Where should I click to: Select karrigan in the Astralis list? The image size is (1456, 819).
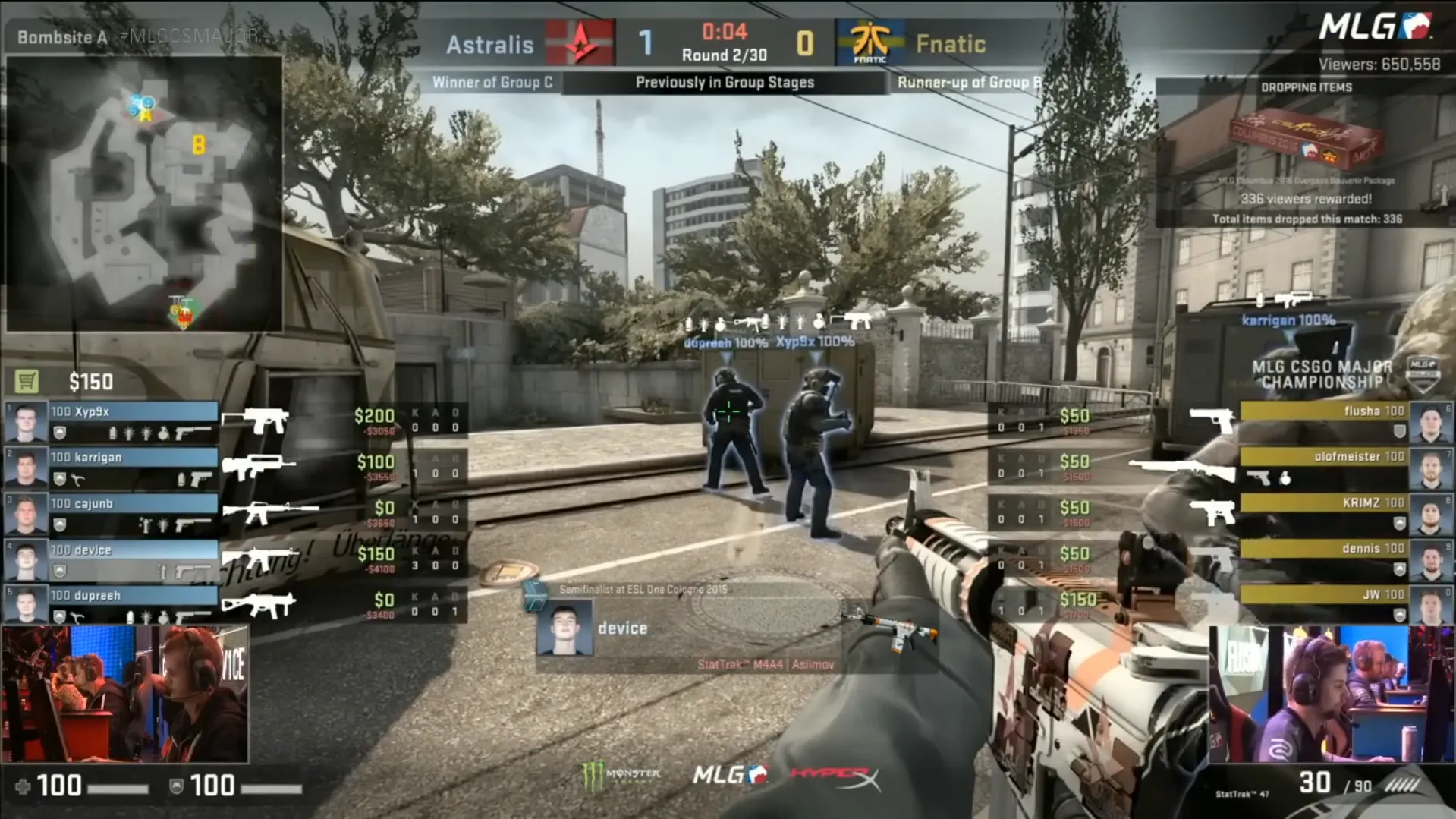133,468
